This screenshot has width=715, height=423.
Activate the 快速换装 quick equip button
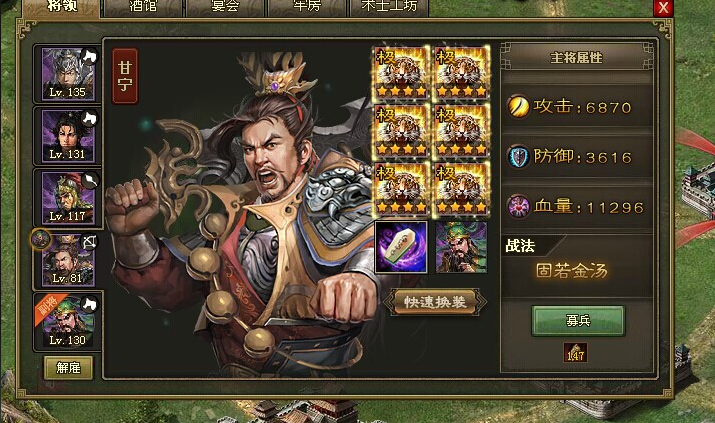pos(430,301)
